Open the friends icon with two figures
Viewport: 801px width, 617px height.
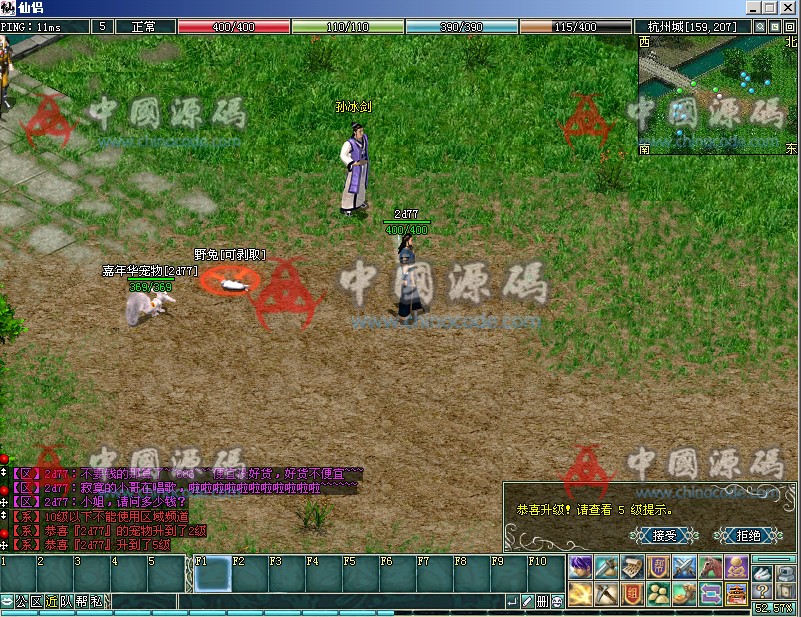pyautogui.click(x=658, y=593)
